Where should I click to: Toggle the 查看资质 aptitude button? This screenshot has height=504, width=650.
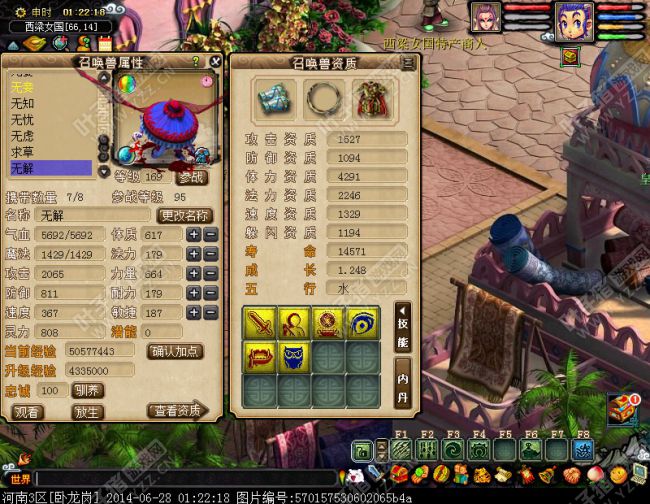click(x=176, y=411)
